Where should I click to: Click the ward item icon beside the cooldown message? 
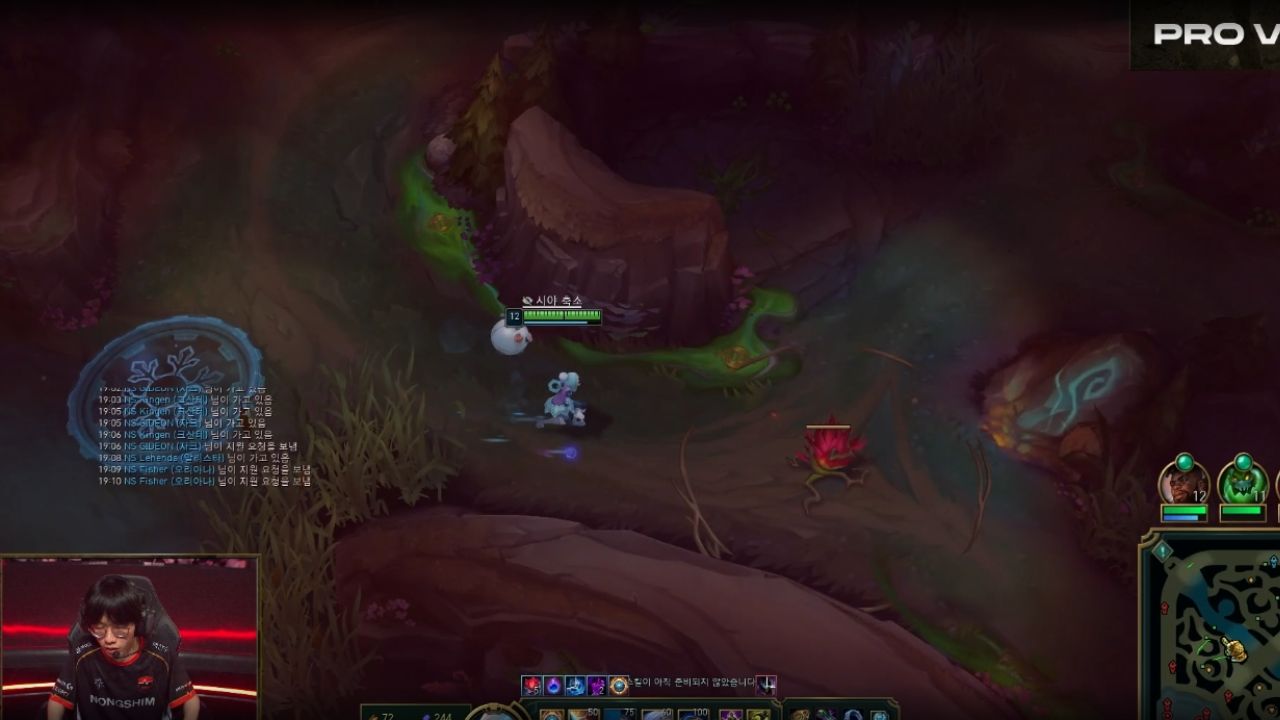[768, 685]
